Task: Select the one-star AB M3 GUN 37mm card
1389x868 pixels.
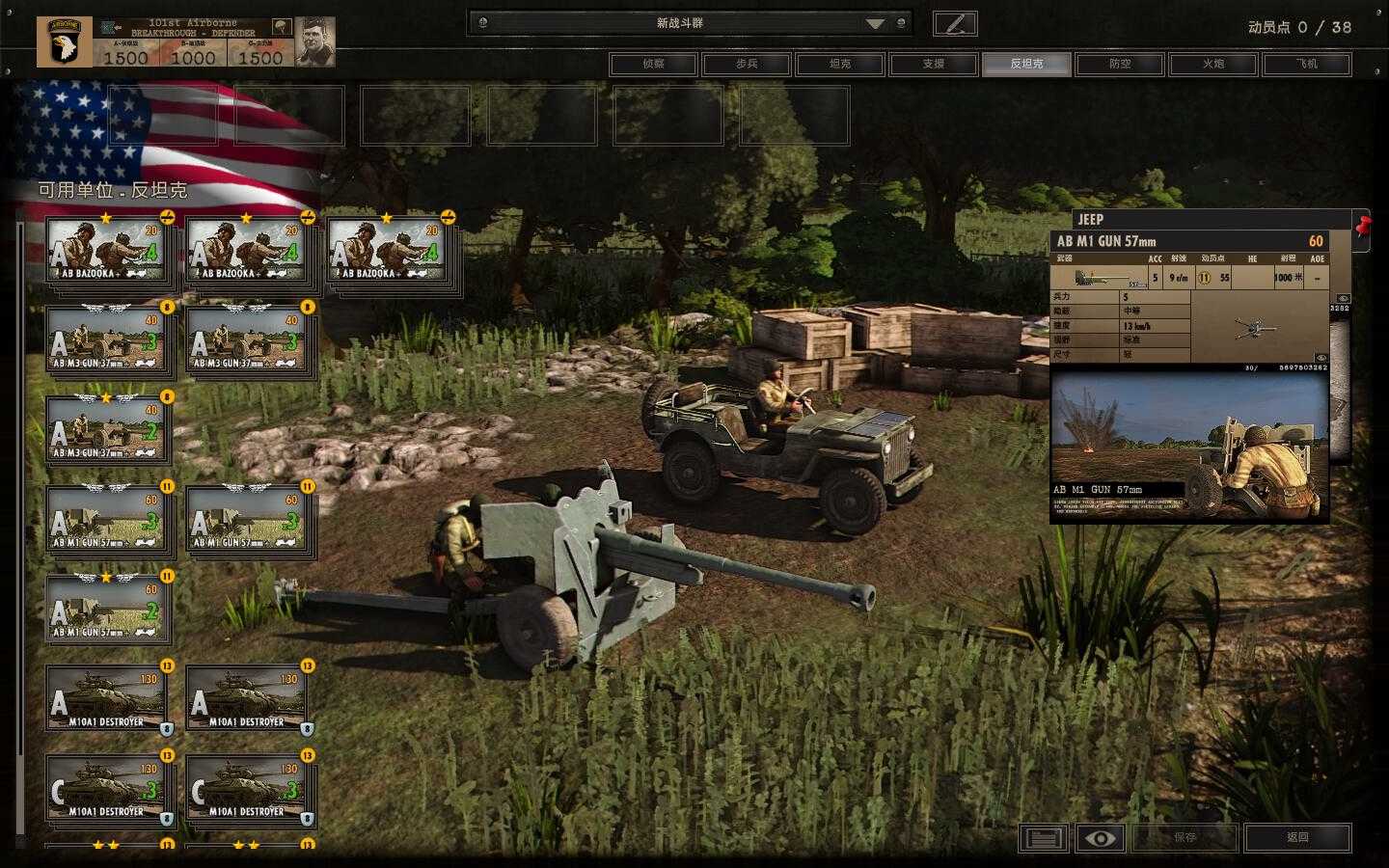Action: coord(106,430)
